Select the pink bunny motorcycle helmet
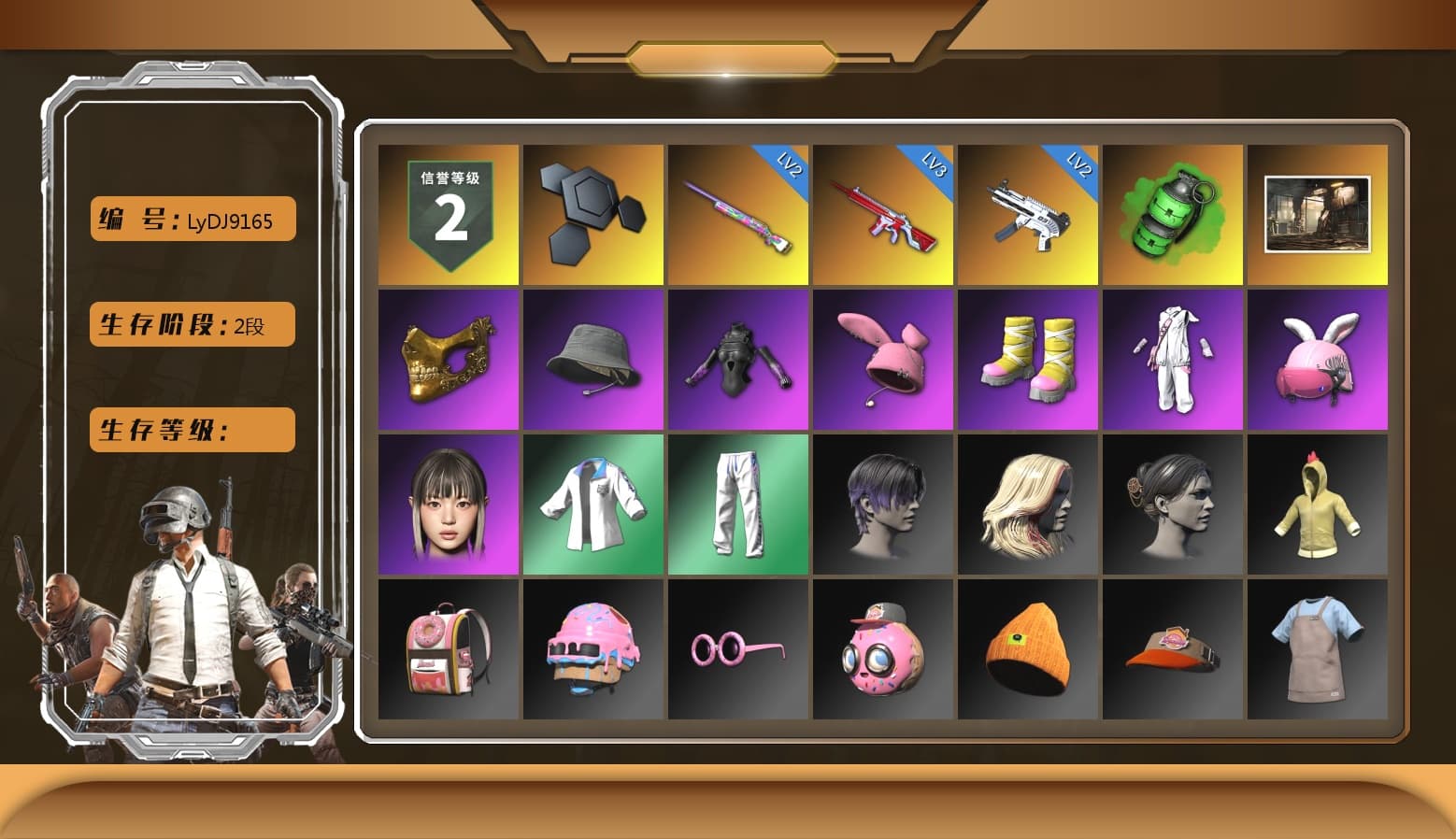Viewport: 1456px width, 839px height. pyautogui.click(x=1319, y=360)
